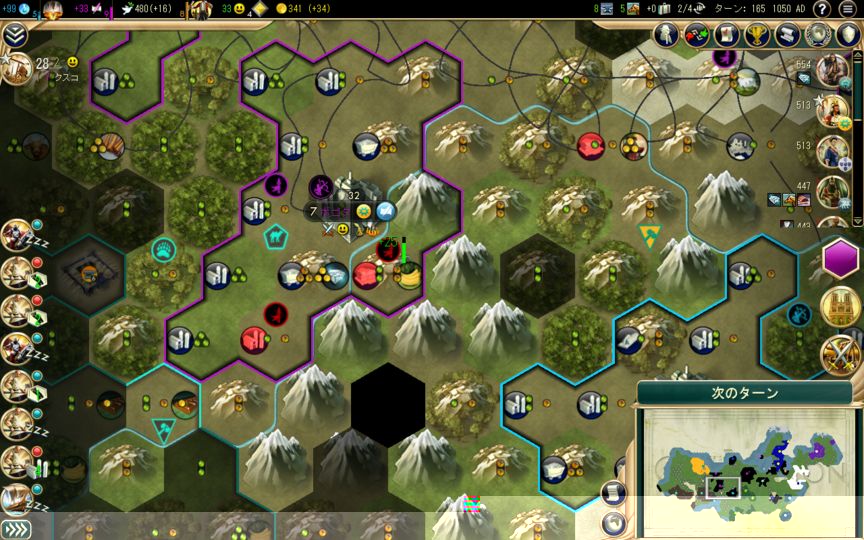Select the top leader portrait with score 554
Screen dimensions: 864x540
point(831,72)
